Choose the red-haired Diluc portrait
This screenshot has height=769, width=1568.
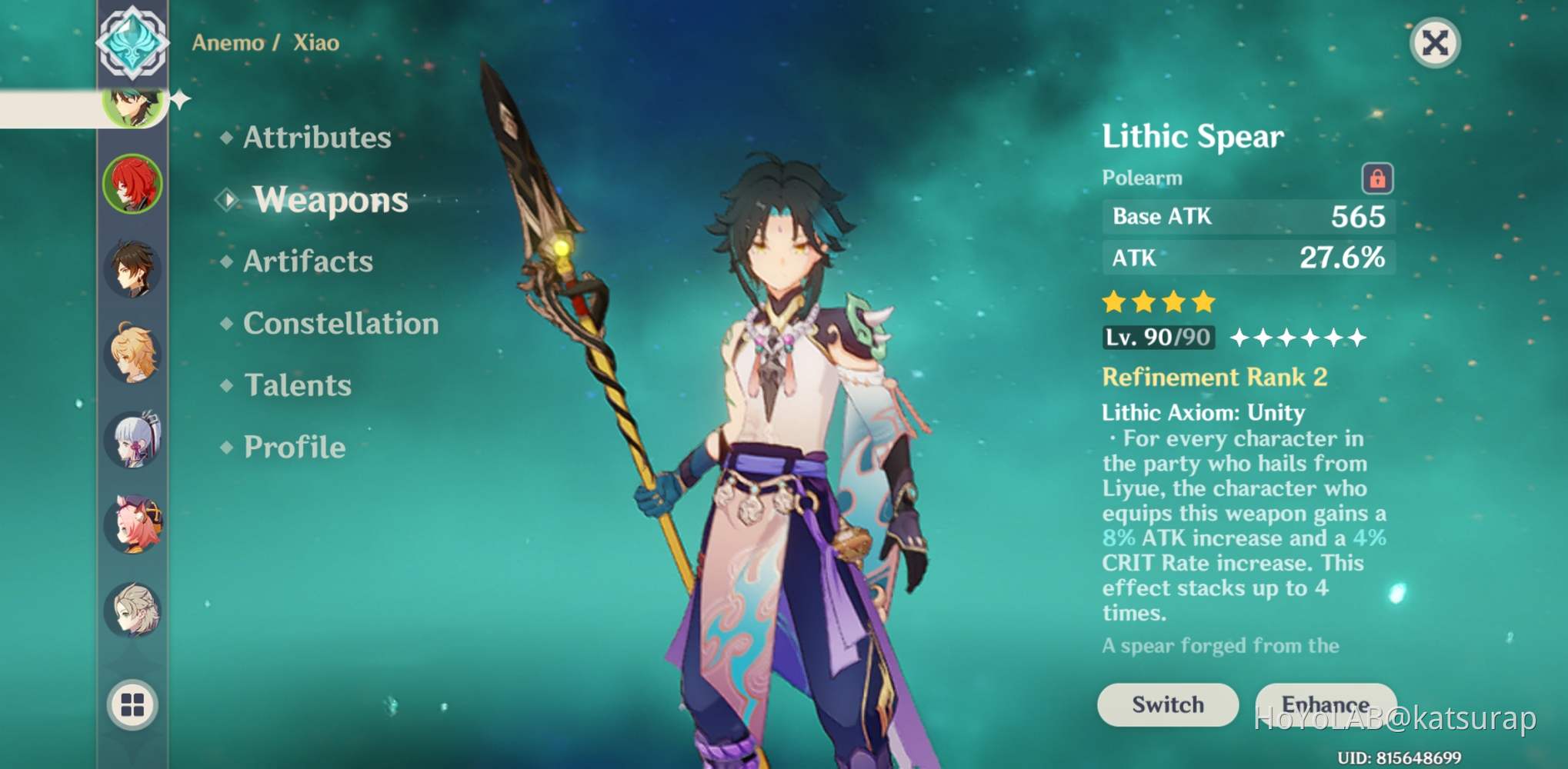pyautogui.click(x=133, y=184)
